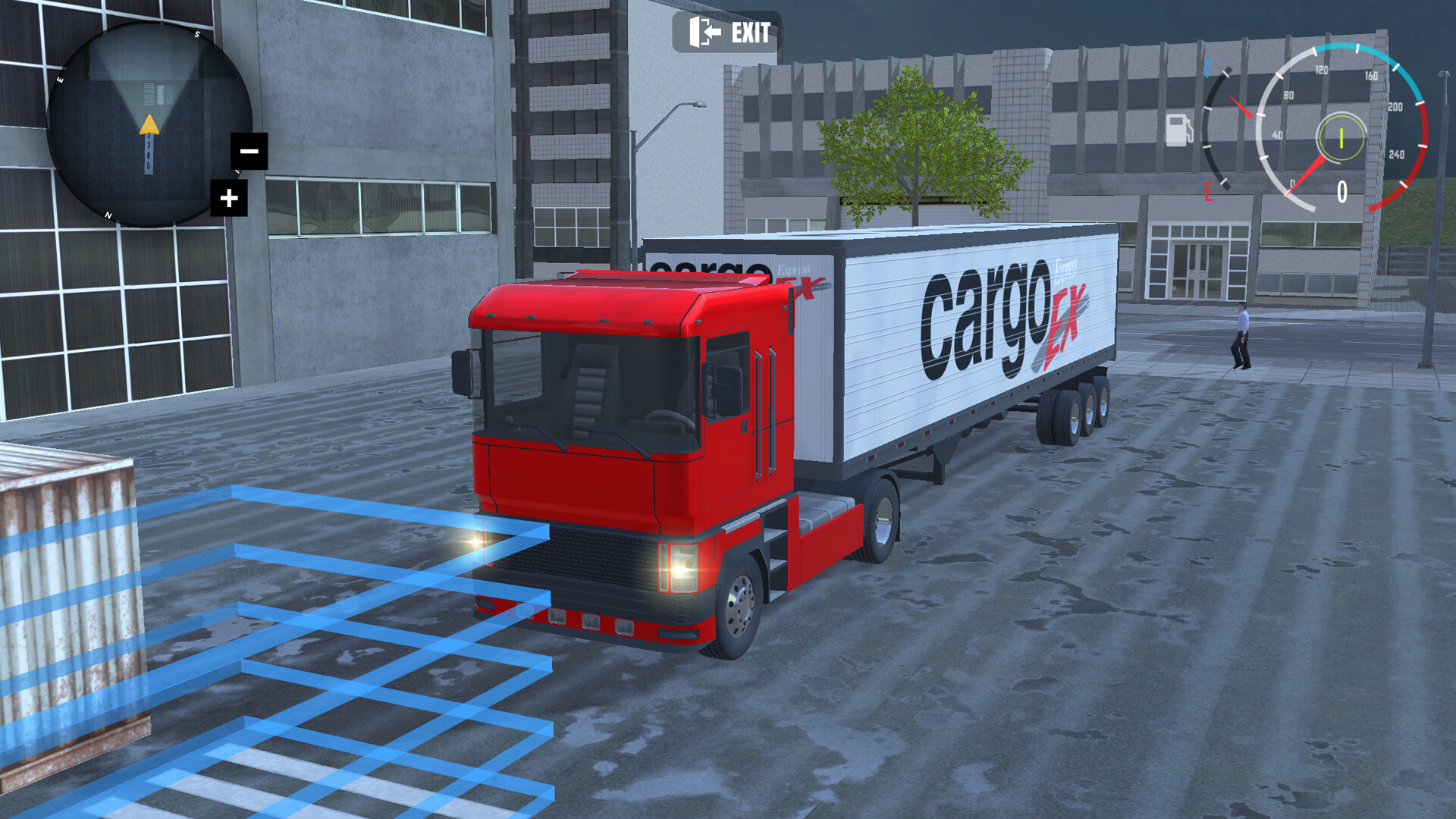Click the blue F marker on the fuel gauge
This screenshot has height=819, width=1456.
1208,68
